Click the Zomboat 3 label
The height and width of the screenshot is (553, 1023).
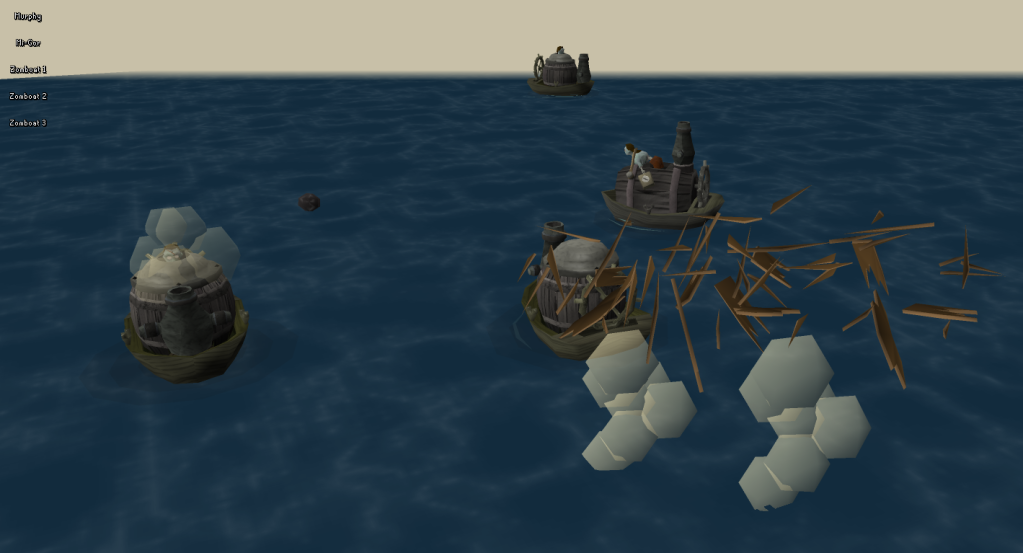click(28, 123)
